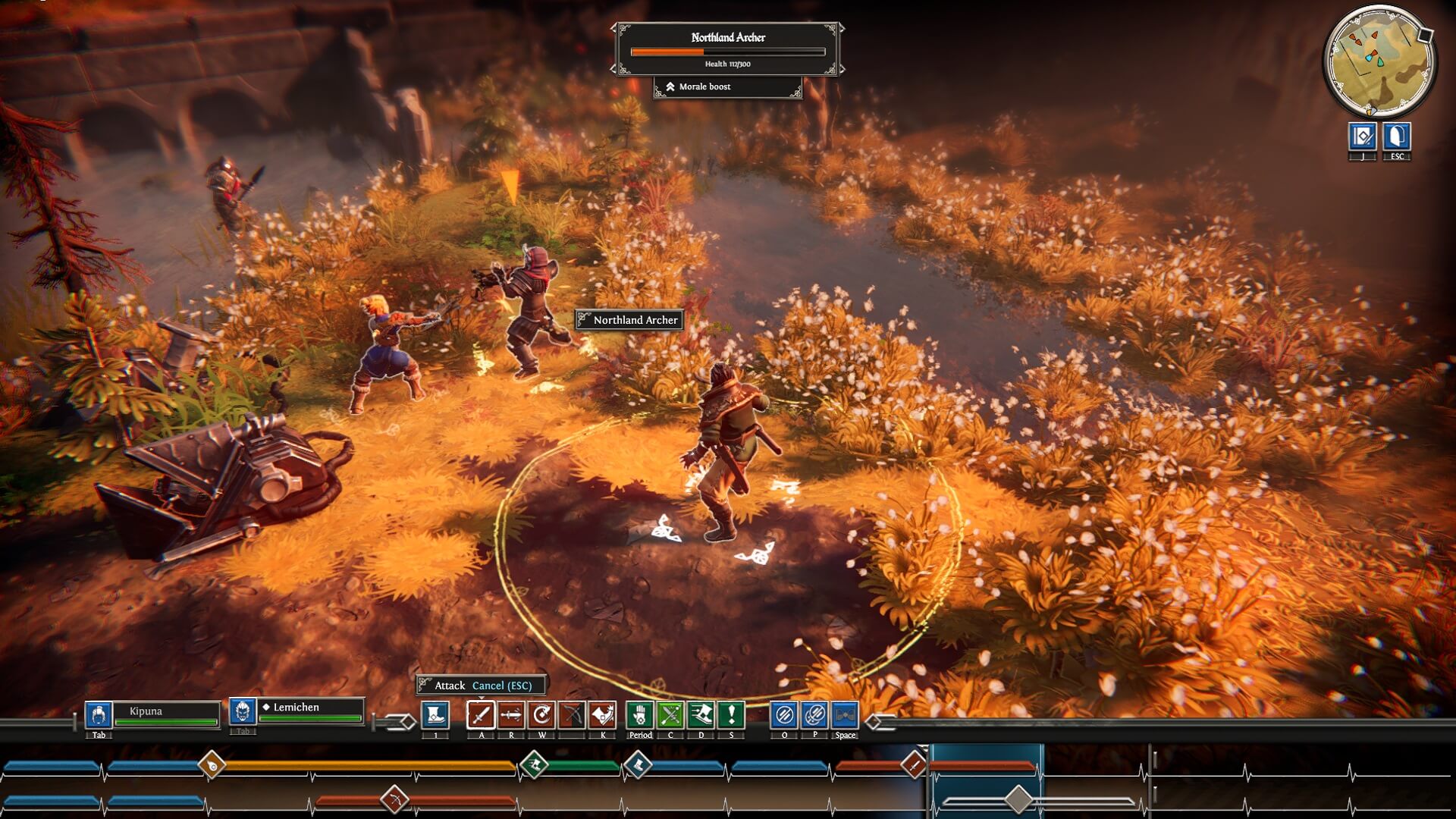Activate the thrust strike ability (R)
This screenshot has width=1456, height=819.
tap(512, 716)
